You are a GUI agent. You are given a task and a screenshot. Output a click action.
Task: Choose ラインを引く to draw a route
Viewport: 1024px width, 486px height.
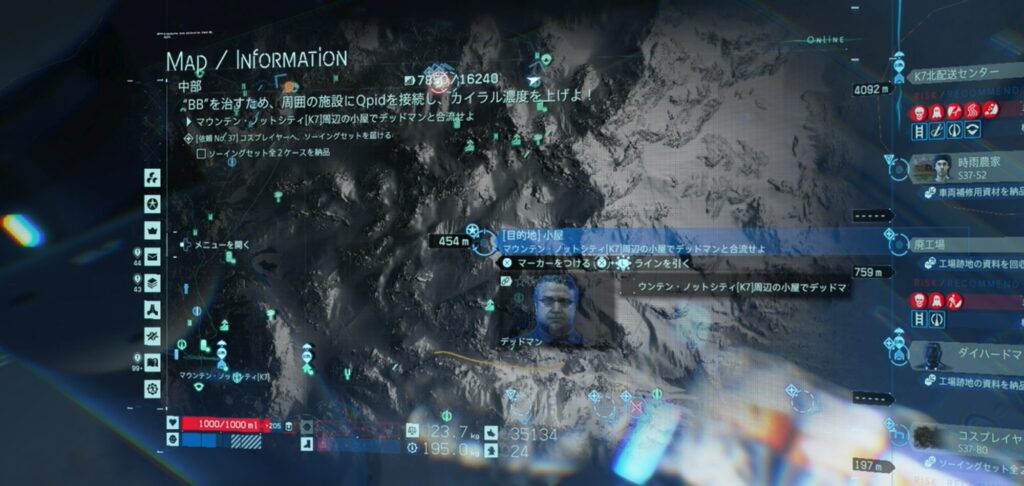pyautogui.click(x=655, y=263)
